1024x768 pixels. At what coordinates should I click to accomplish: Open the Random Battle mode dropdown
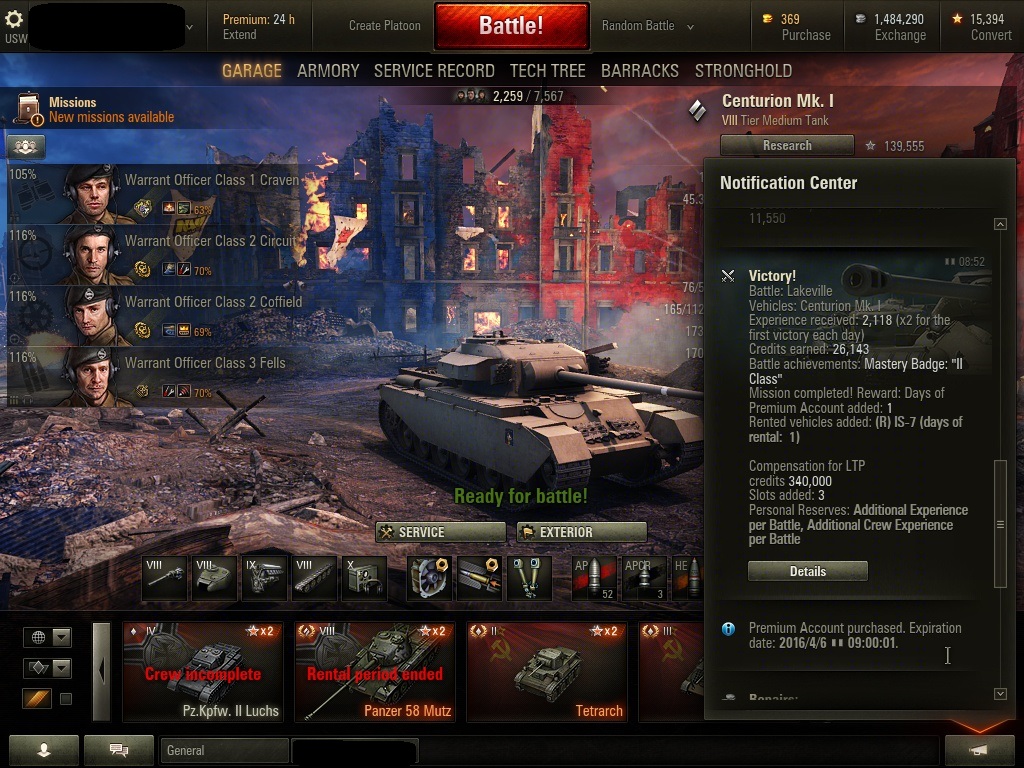click(x=647, y=26)
